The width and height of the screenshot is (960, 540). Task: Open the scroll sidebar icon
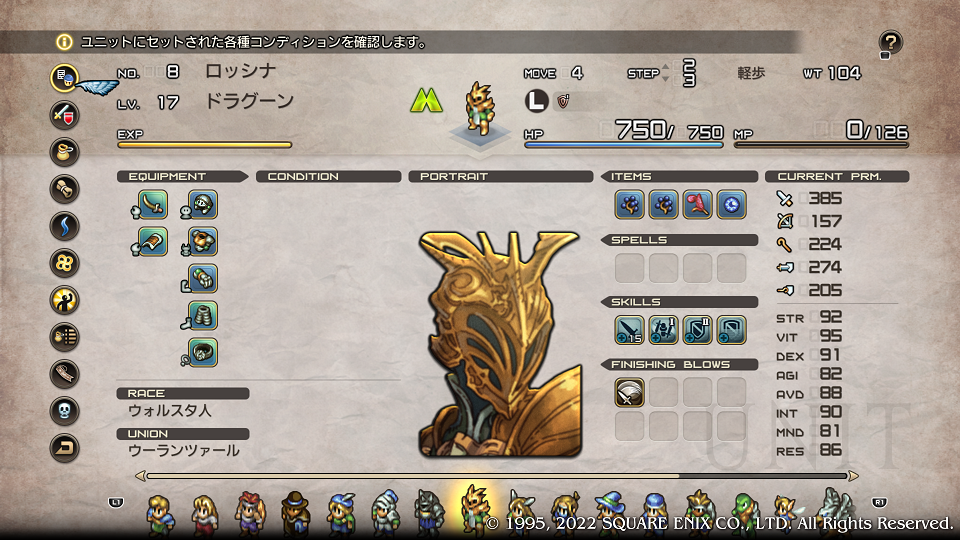coord(65,188)
